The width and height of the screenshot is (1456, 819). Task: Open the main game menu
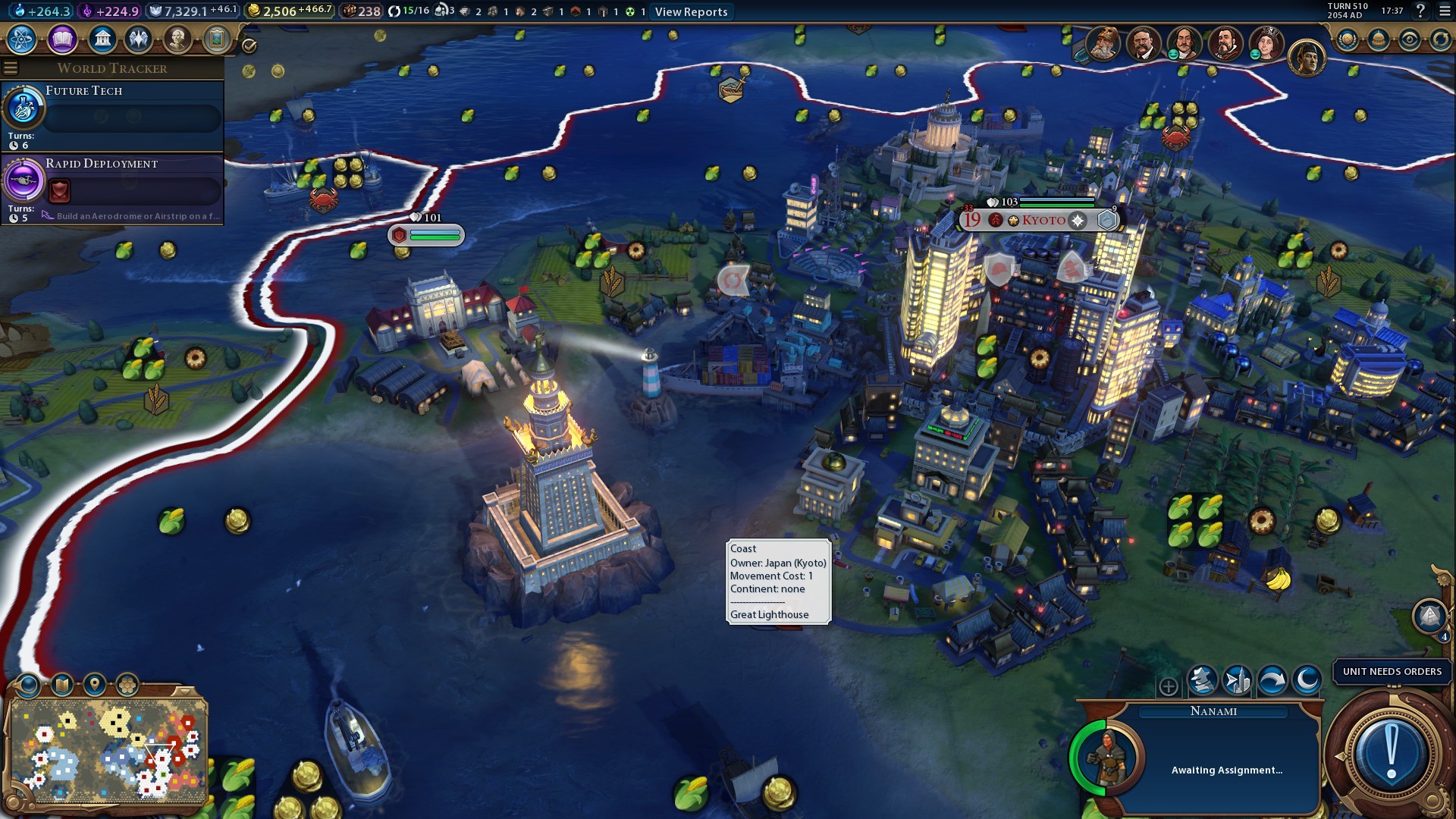pyautogui.click(x=1445, y=11)
